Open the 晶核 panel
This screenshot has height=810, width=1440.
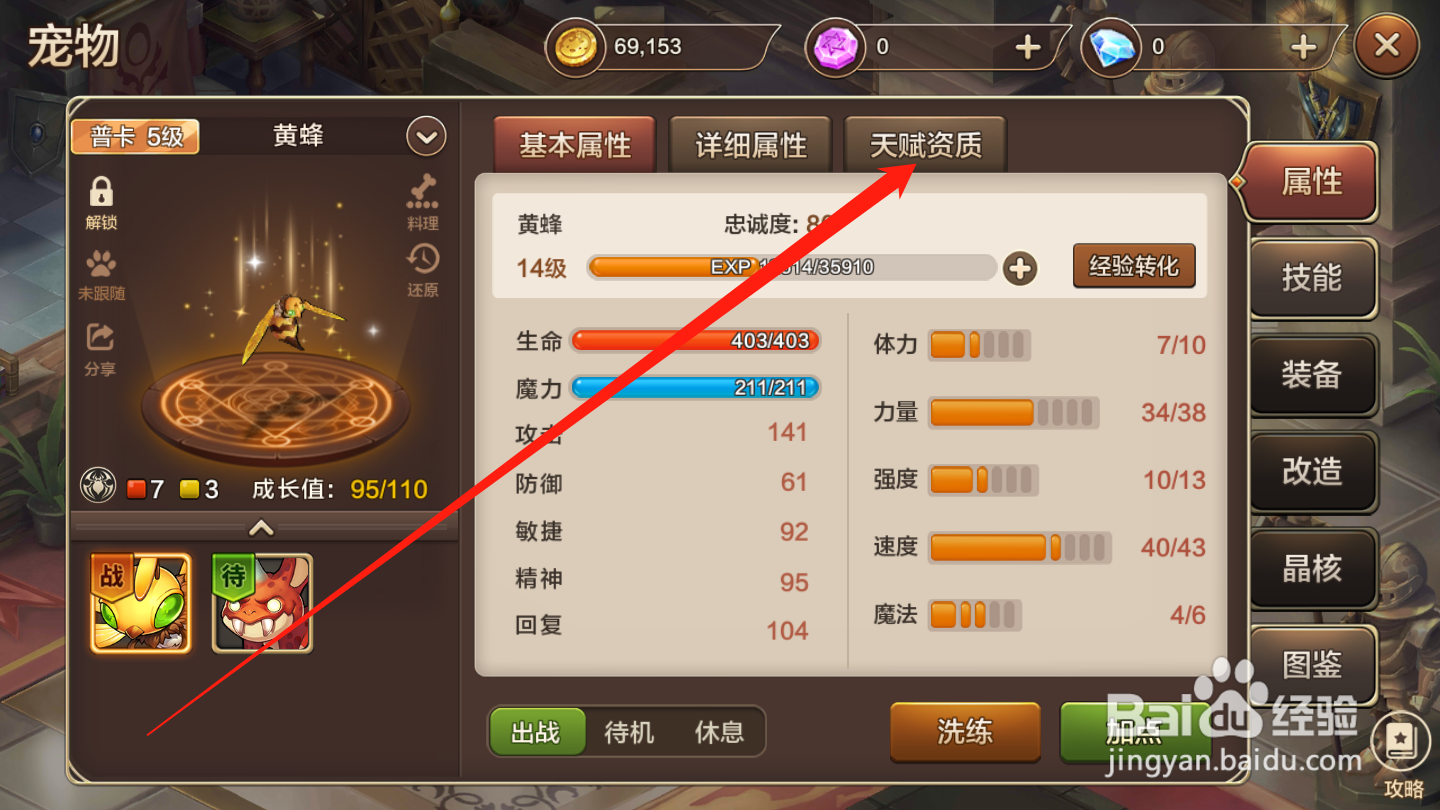1311,568
